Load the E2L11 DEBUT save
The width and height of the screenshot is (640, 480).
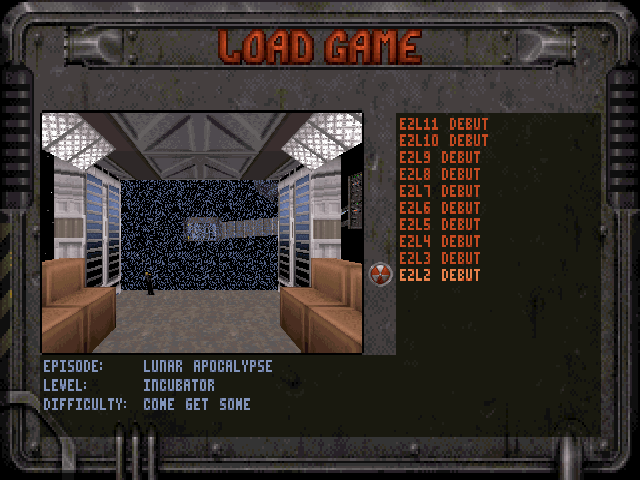[443, 124]
